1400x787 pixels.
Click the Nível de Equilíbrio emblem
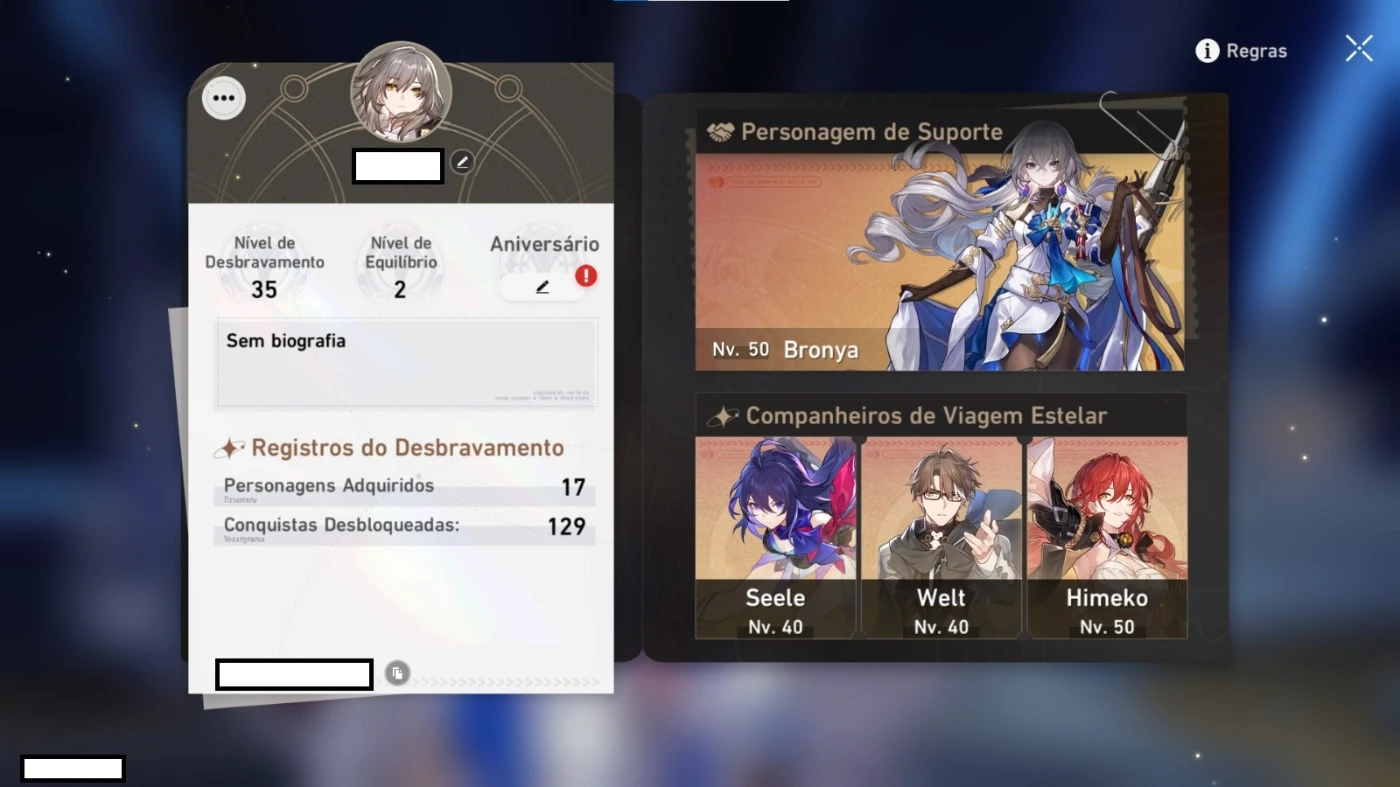[x=399, y=265]
